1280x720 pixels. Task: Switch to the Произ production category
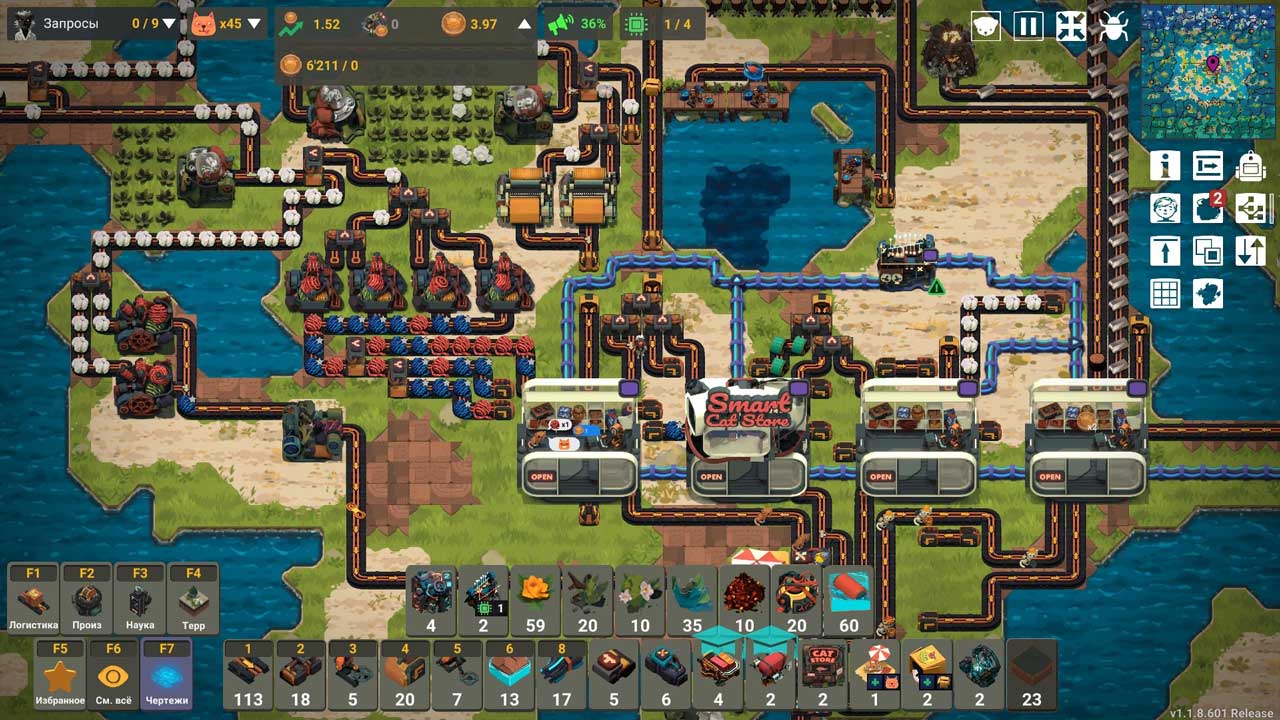pos(87,599)
